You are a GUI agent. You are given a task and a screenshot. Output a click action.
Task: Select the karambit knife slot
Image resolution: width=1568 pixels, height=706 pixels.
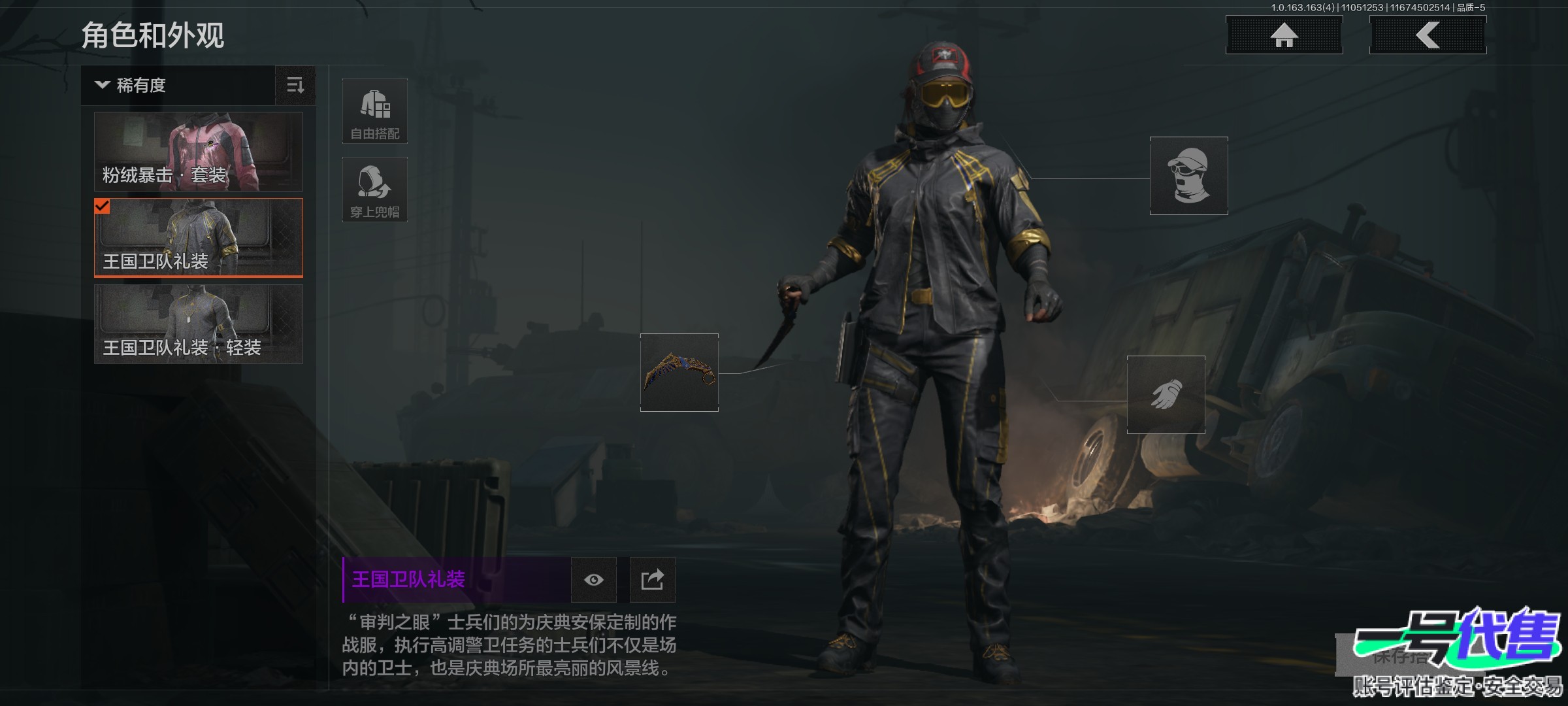point(679,373)
